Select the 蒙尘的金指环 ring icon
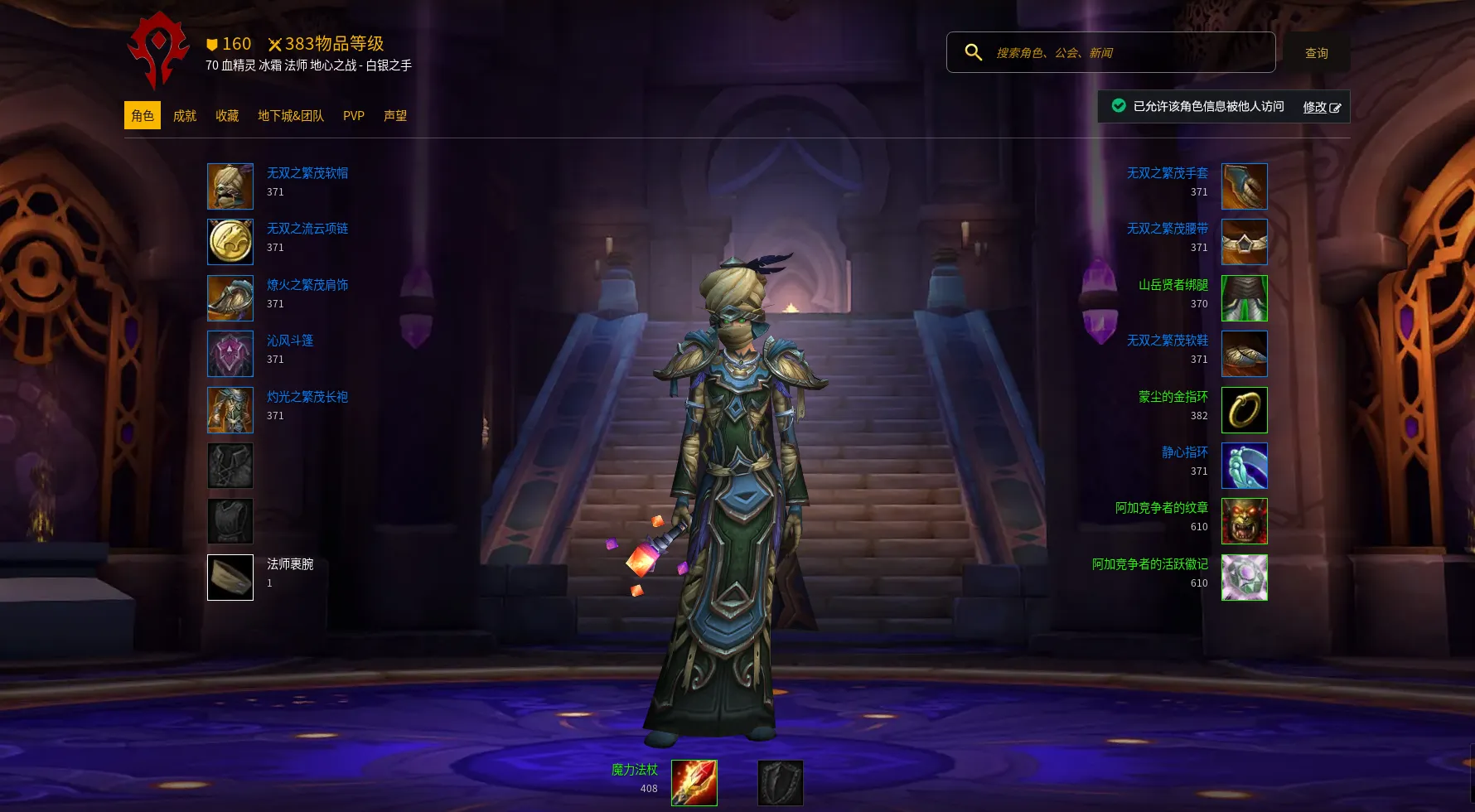Viewport: 1475px width, 812px height. (1245, 410)
